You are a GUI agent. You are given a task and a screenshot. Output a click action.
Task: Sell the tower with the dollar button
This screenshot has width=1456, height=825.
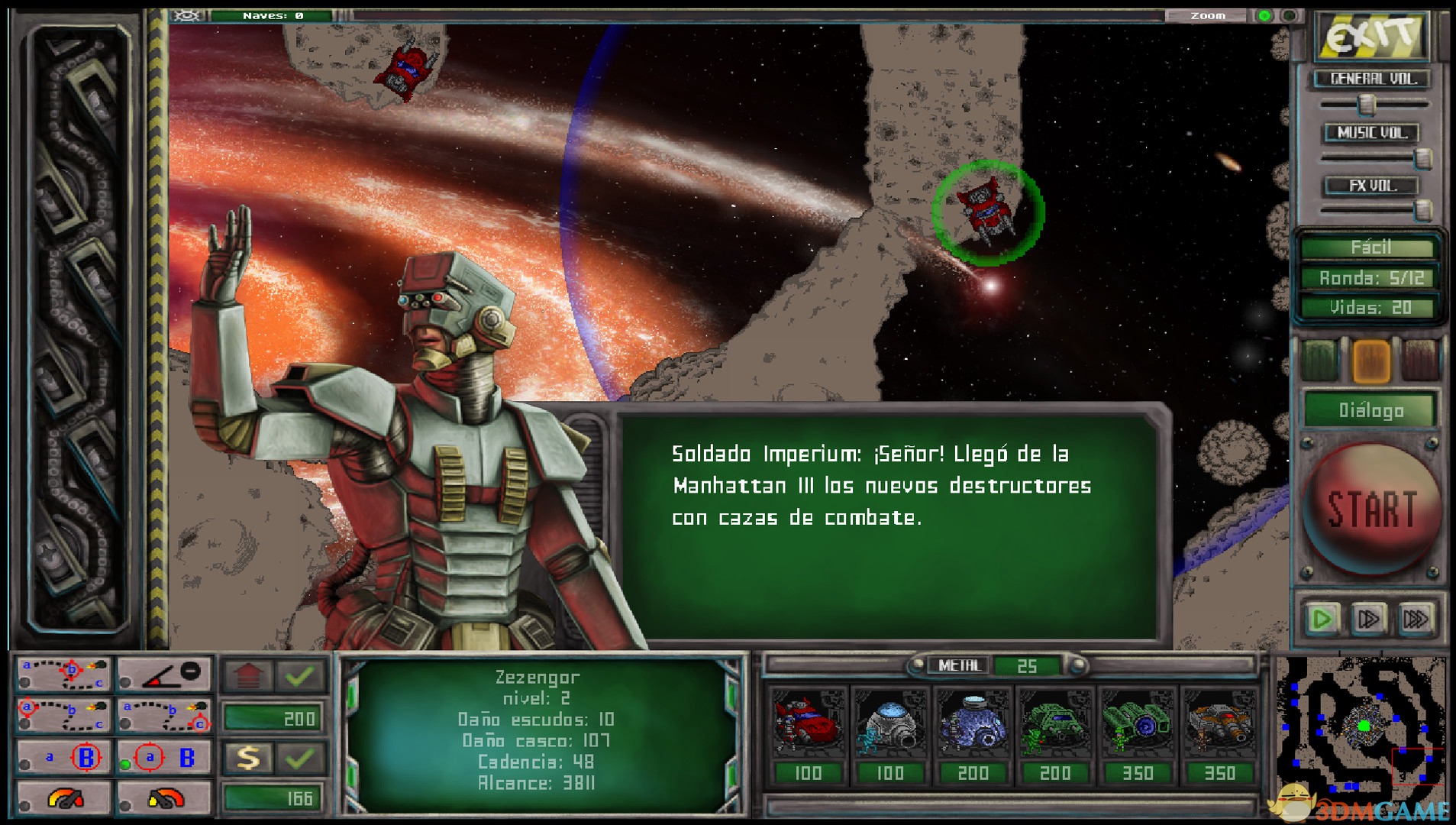pyautogui.click(x=248, y=757)
